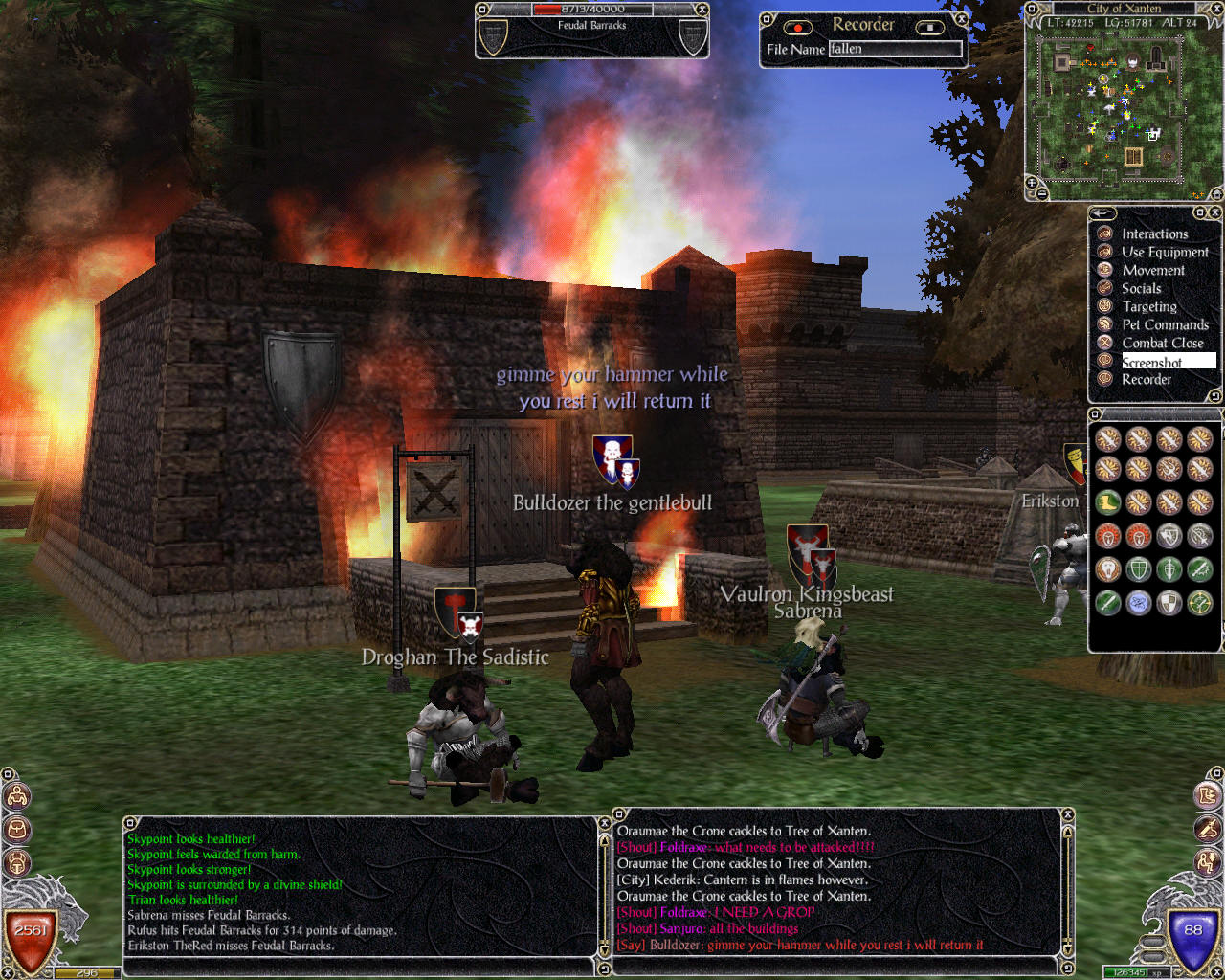The height and width of the screenshot is (980, 1225).
Task: Close the Recorder window
Action: [x=962, y=18]
